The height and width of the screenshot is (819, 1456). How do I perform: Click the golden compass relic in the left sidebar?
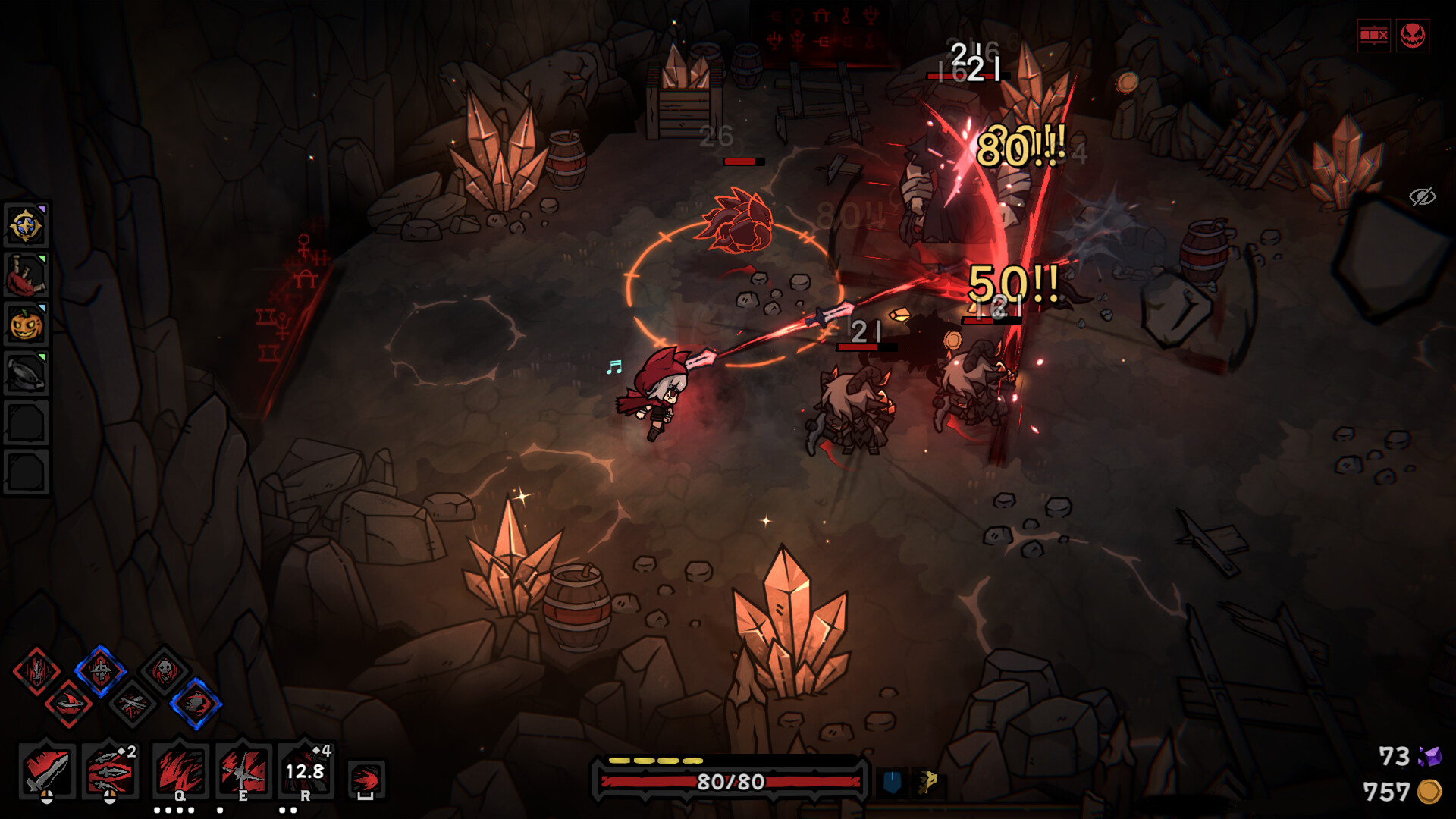pos(27,225)
